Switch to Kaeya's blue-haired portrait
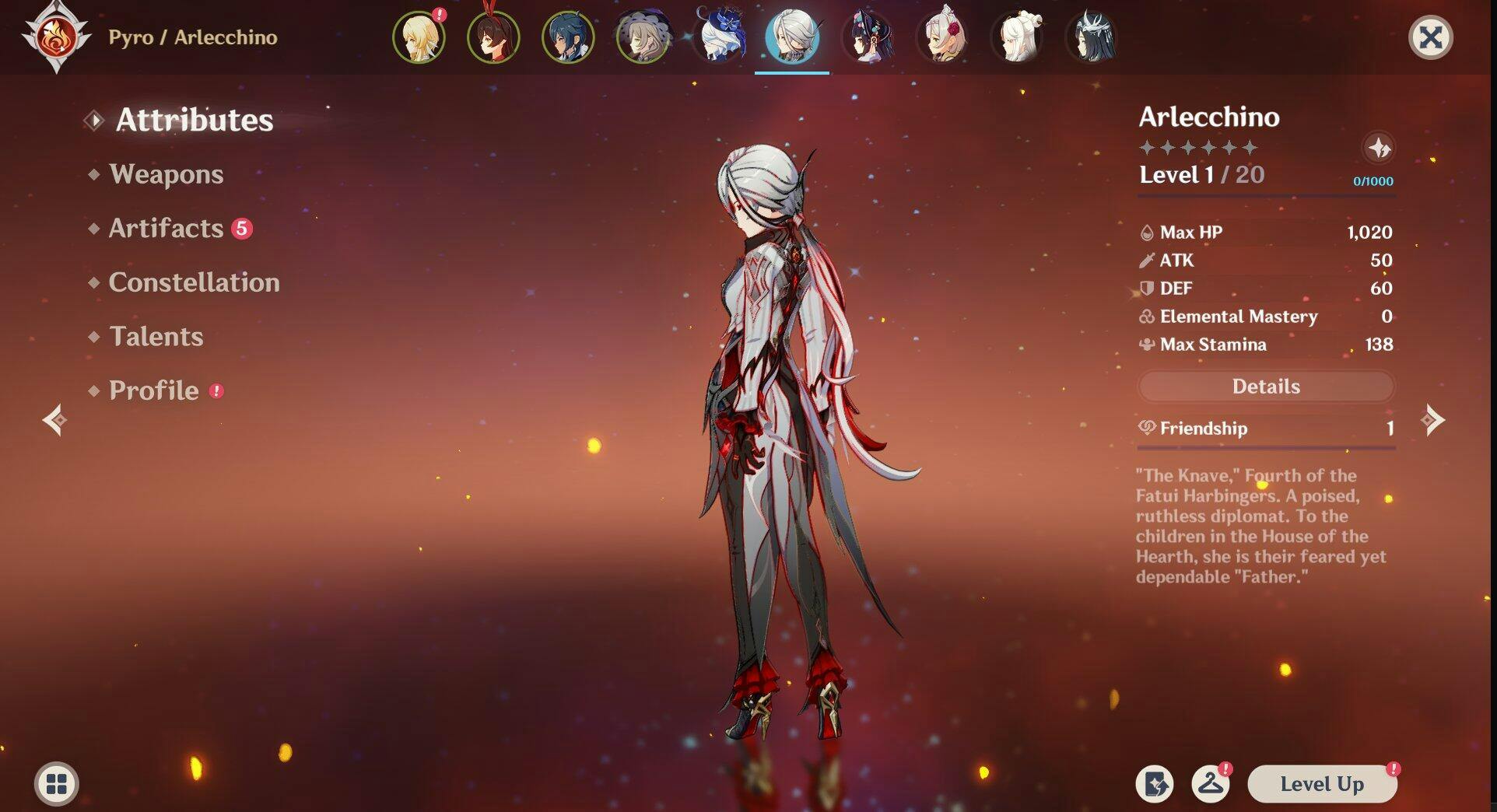The height and width of the screenshot is (812, 1497). [x=568, y=37]
